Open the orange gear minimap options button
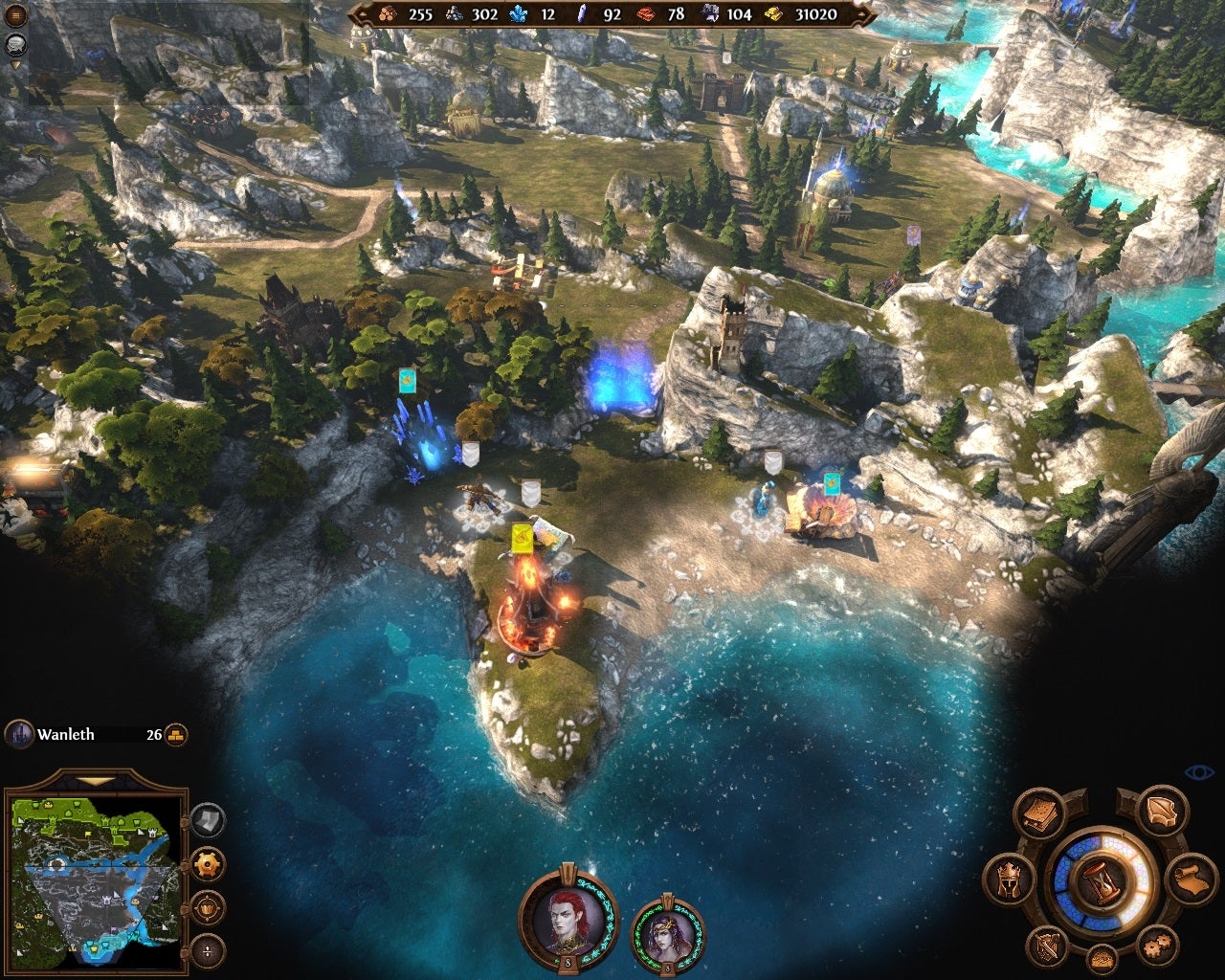Screen dimensions: 1225x980 pyautogui.click(x=208, y=864)
